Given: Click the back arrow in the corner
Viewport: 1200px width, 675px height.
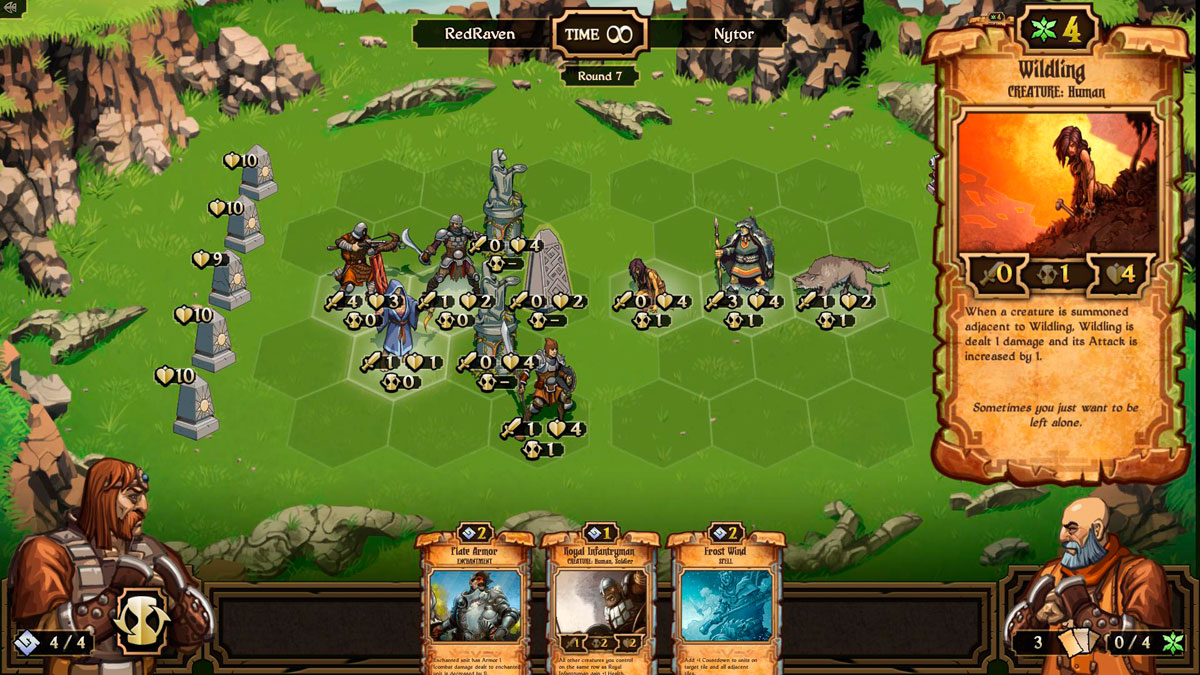Looking at the screenshot, I should pos(13,9).
